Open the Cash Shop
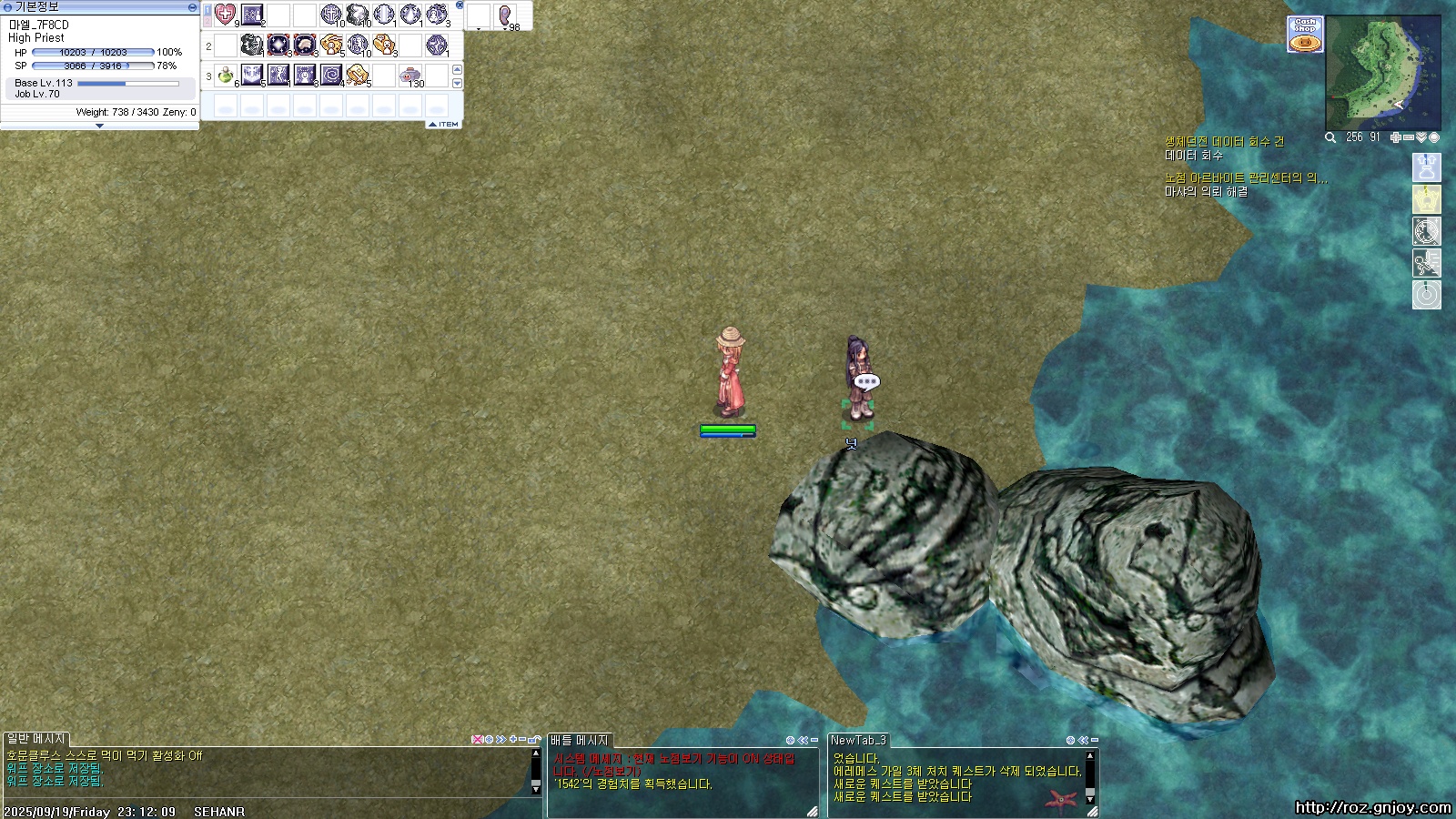This screenshot has height=819, width=1456. click(1305, 35)
